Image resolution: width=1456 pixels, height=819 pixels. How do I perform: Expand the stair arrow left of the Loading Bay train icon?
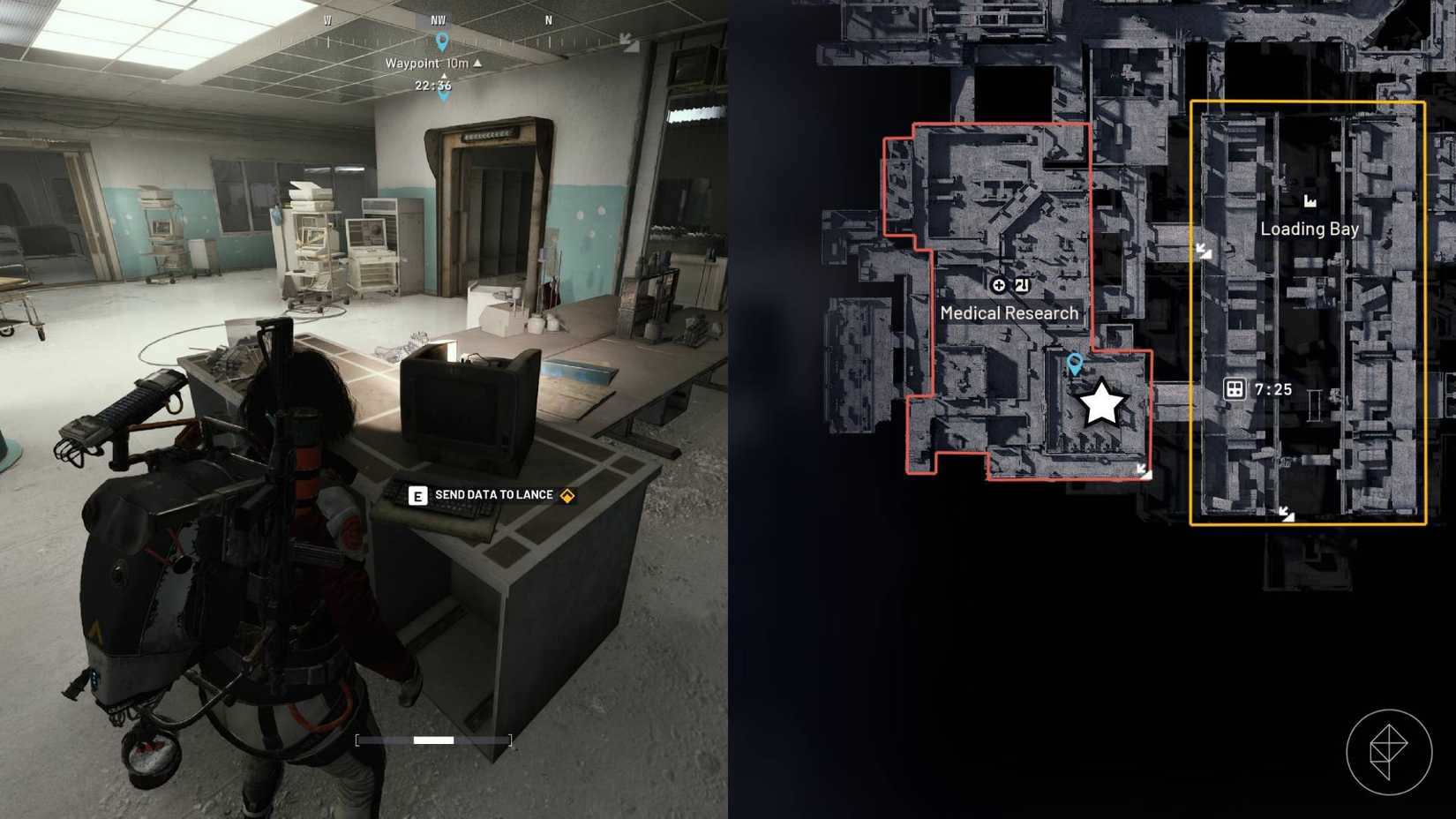(1202, 251)
